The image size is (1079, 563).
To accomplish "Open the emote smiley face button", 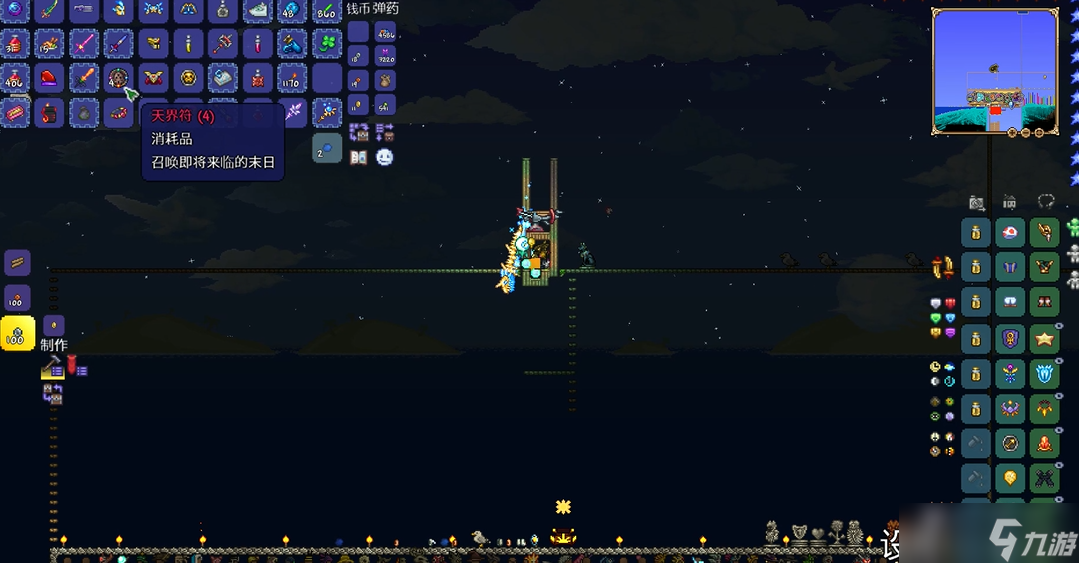I will (x=384, y=157).
